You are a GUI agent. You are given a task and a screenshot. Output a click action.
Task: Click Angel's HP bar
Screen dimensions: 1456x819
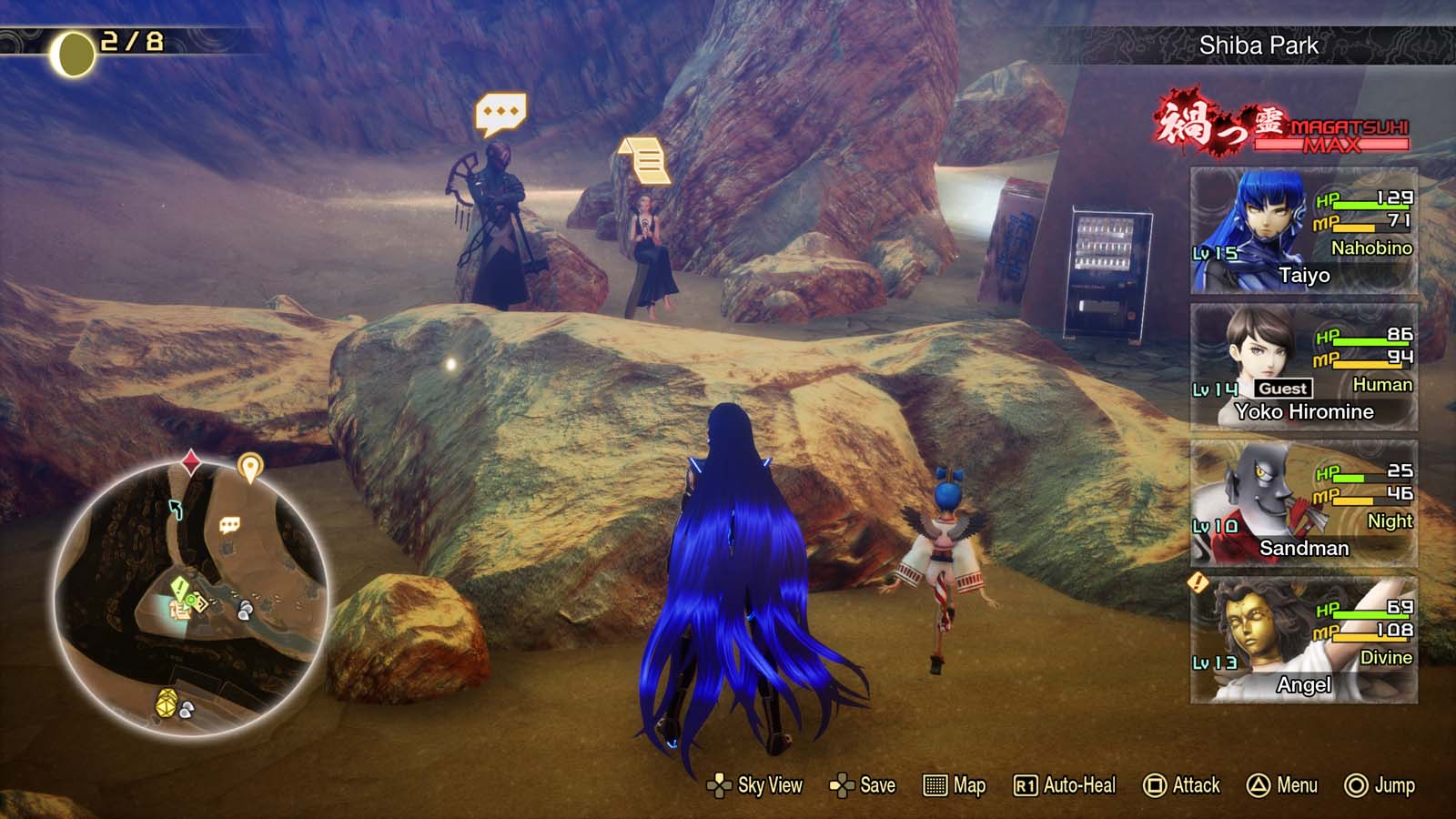pos(1369,615)
